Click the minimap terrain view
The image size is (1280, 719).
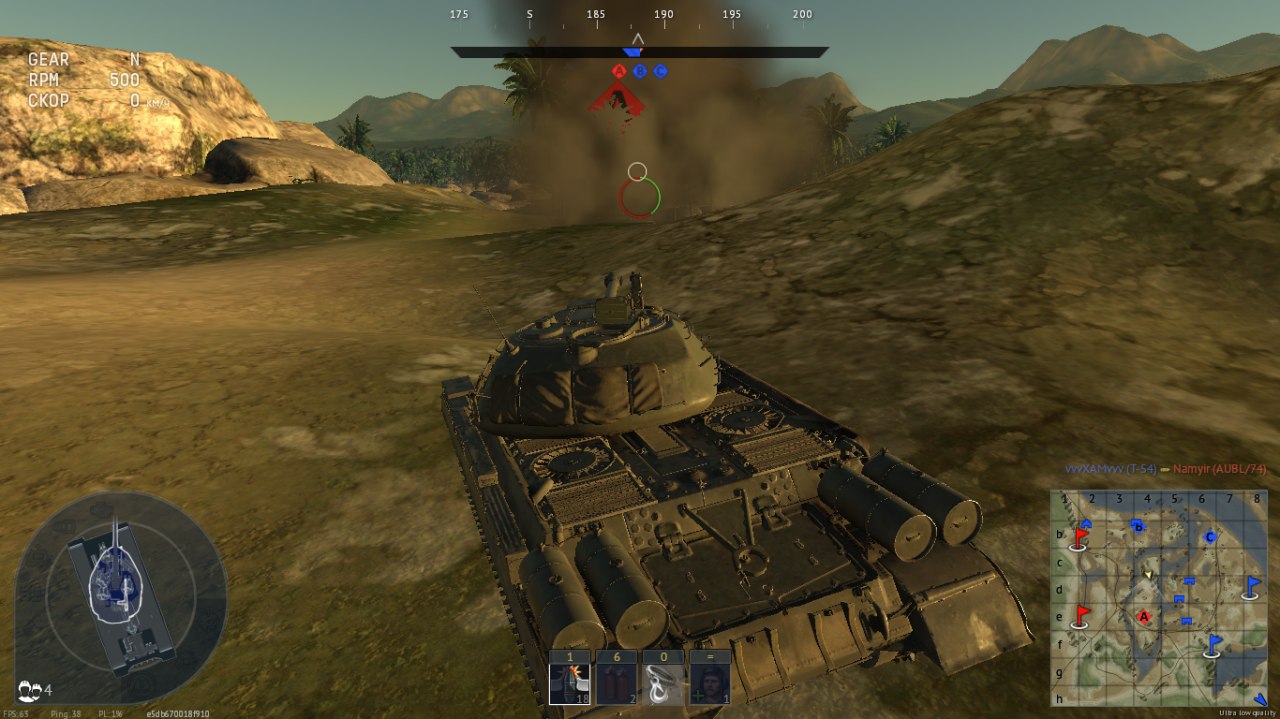(x=1159, y=598)
